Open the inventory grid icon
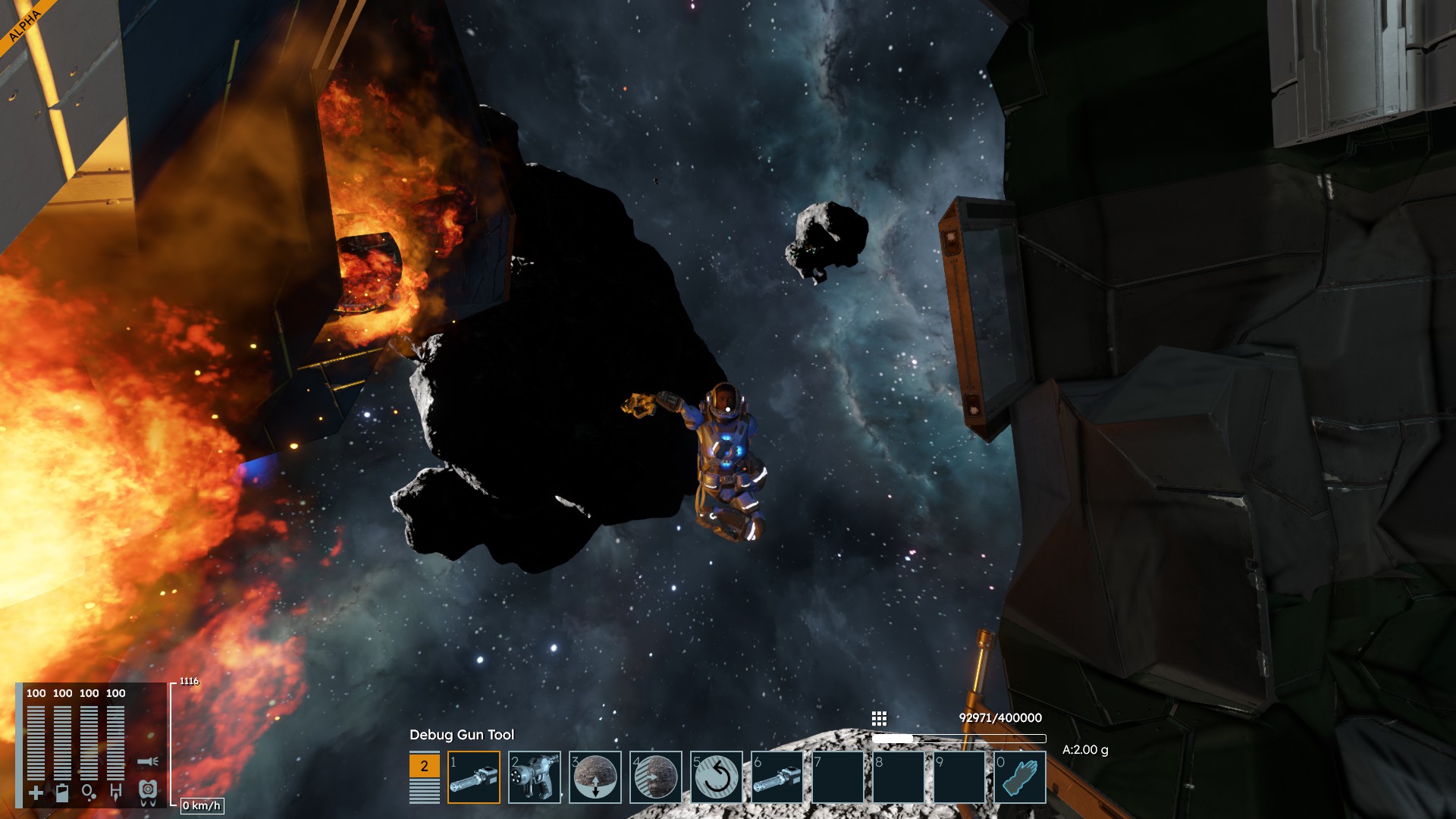Screen dimensions: 1456x819 tap(879, 718)
